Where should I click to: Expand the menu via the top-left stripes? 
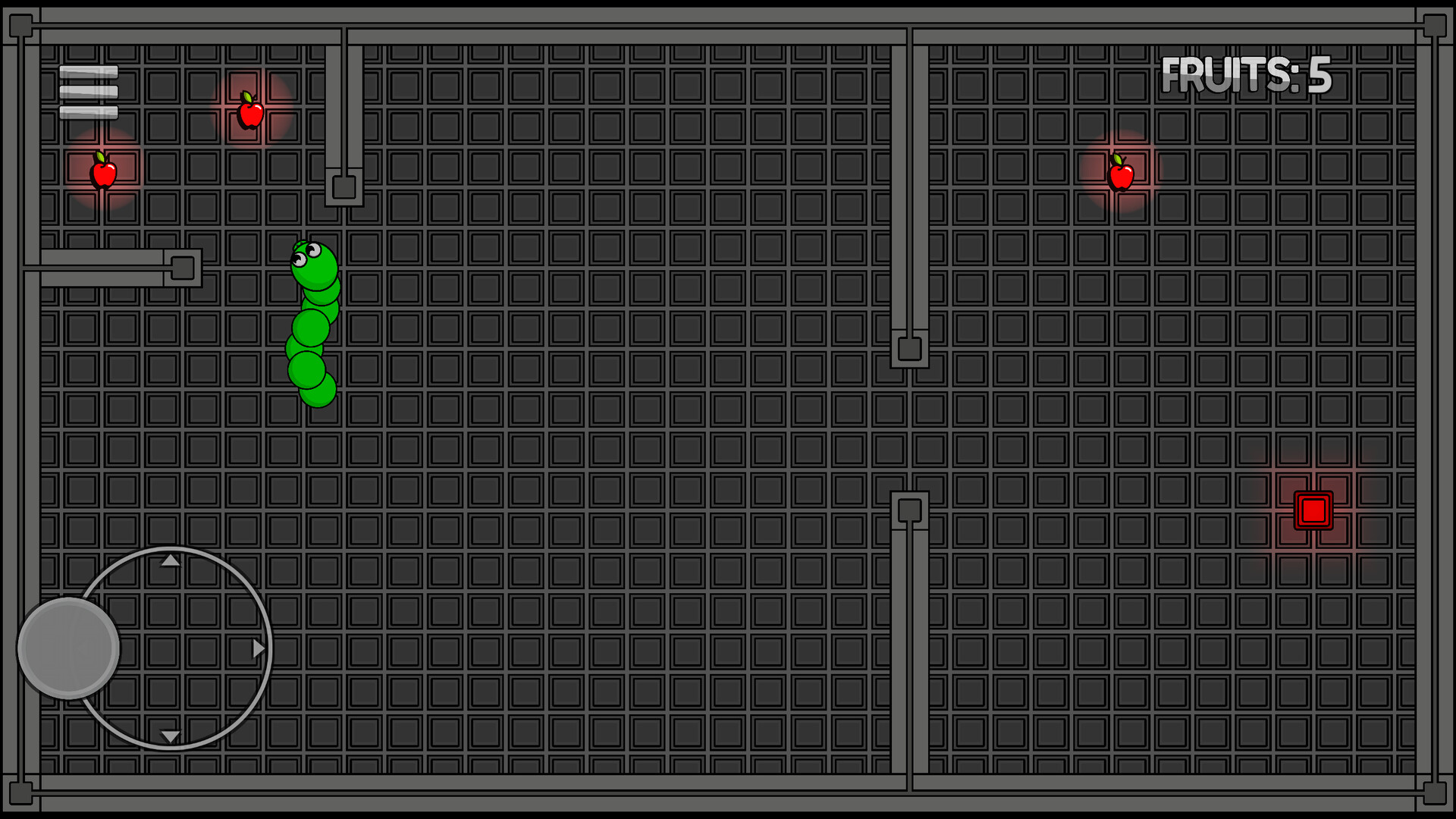click(89, 89)
